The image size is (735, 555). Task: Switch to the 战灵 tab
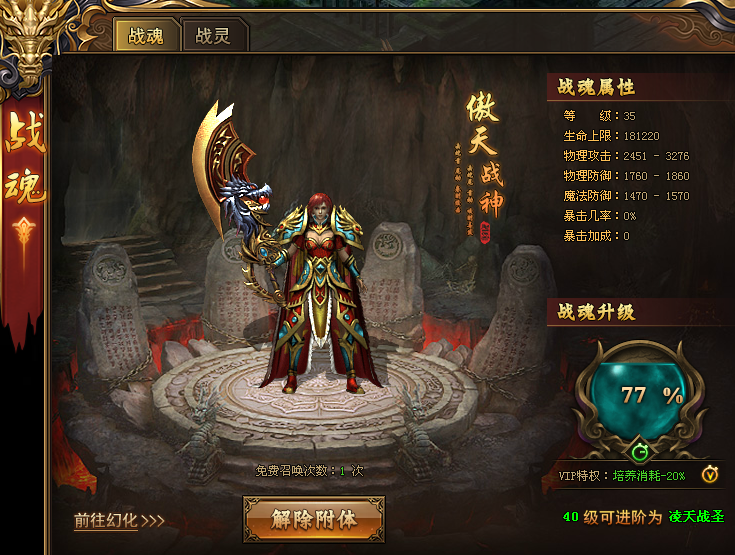(213, 36)
